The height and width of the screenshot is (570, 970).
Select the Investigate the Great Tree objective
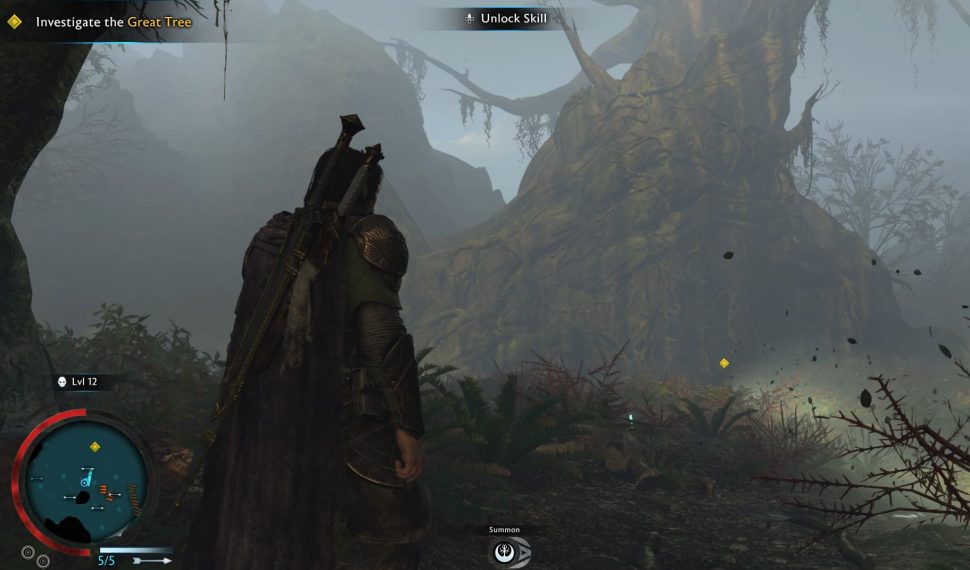coord(113,21)
